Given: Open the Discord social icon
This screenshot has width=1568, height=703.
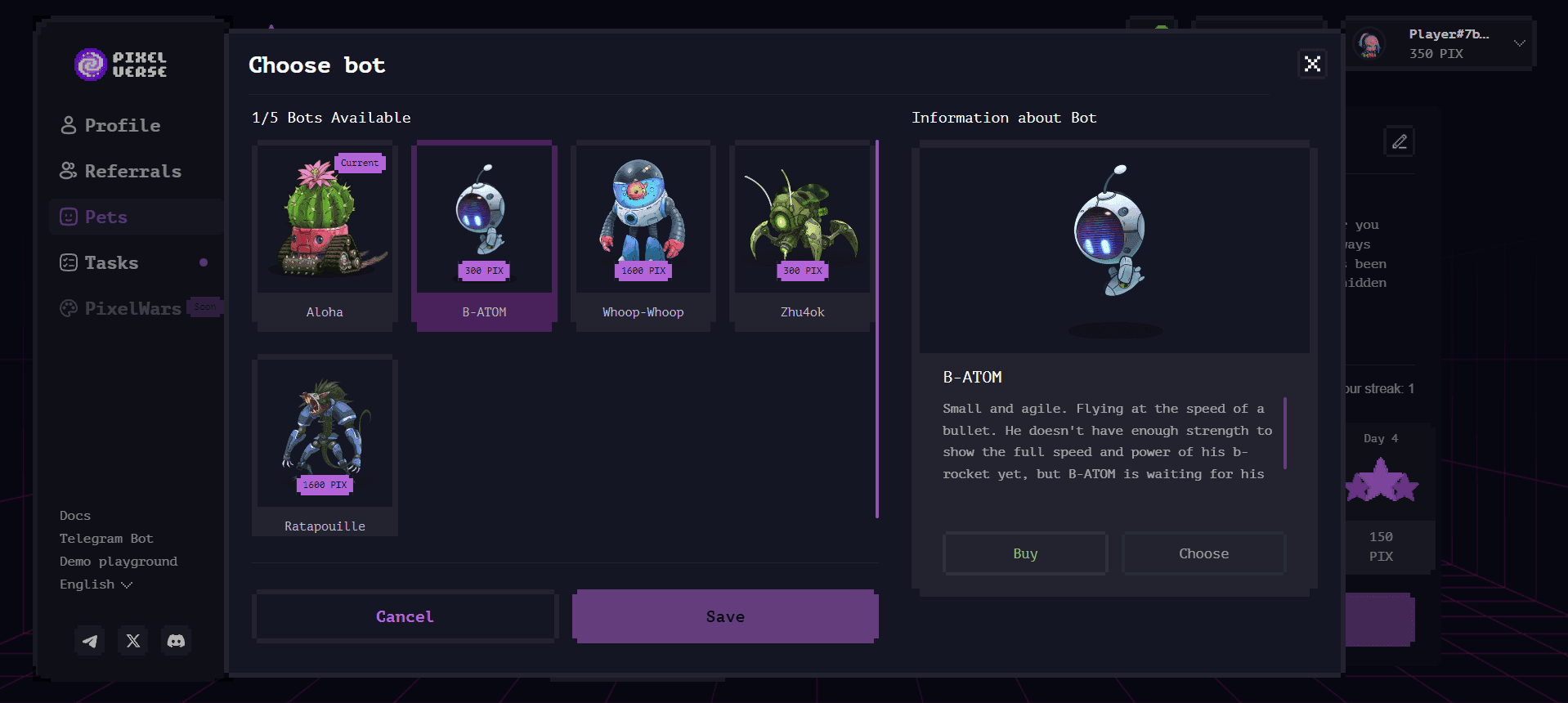Looking at the screenshot, I should (176, 641).
